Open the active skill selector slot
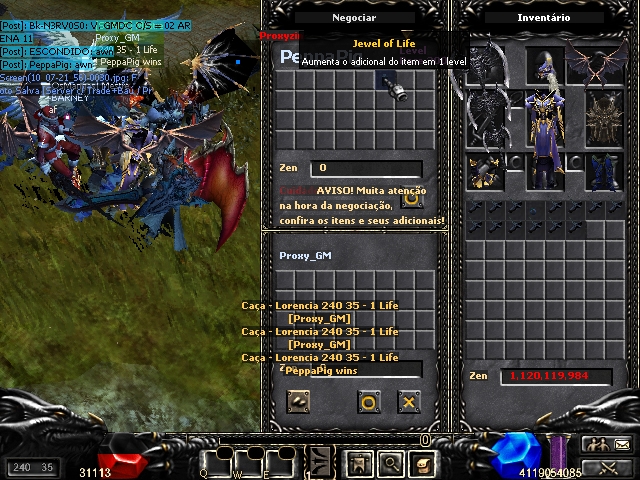This screenshot has width=640, height=480. click(320, 463)
